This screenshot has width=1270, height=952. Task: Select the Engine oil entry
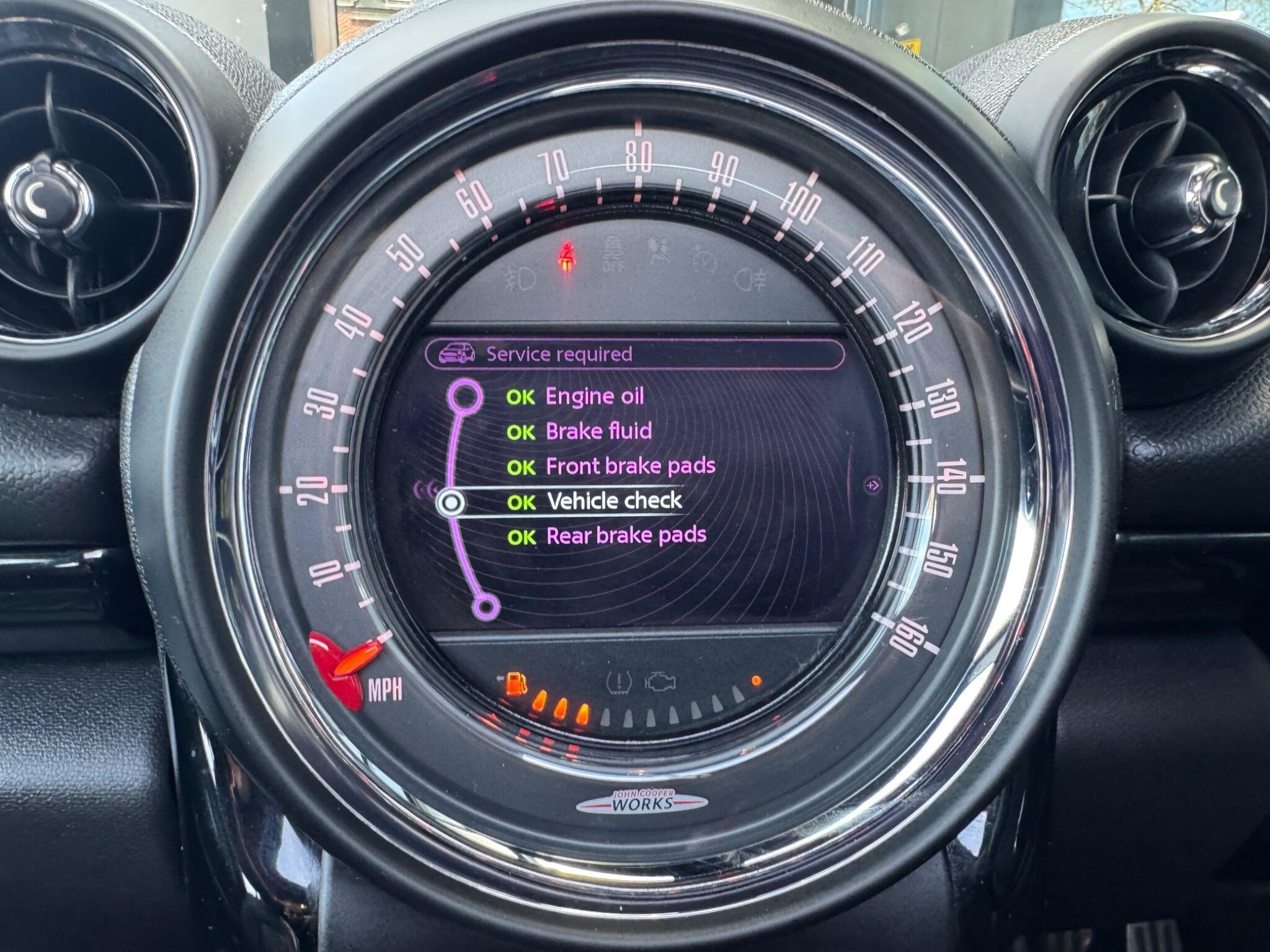[594, 397]
